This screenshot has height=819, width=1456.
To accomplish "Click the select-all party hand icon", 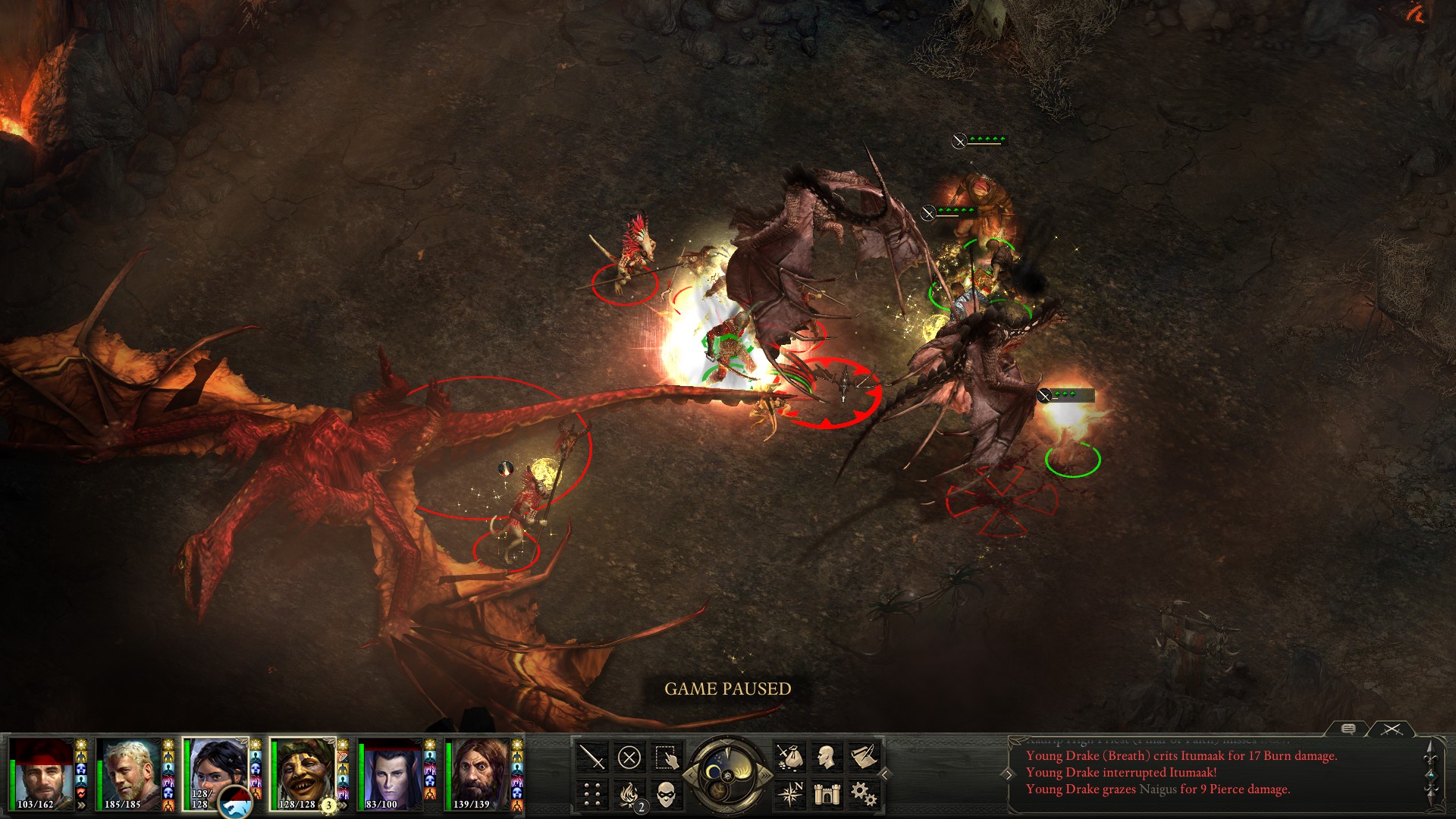I will pos(666,757).
